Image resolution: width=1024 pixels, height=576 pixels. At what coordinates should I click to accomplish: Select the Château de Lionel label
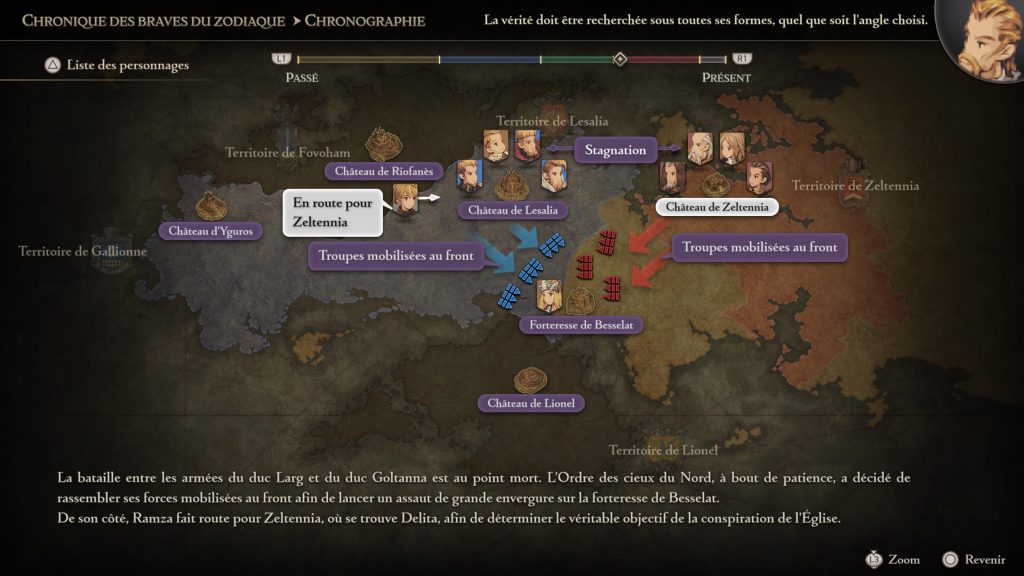(x=531, y=403)
